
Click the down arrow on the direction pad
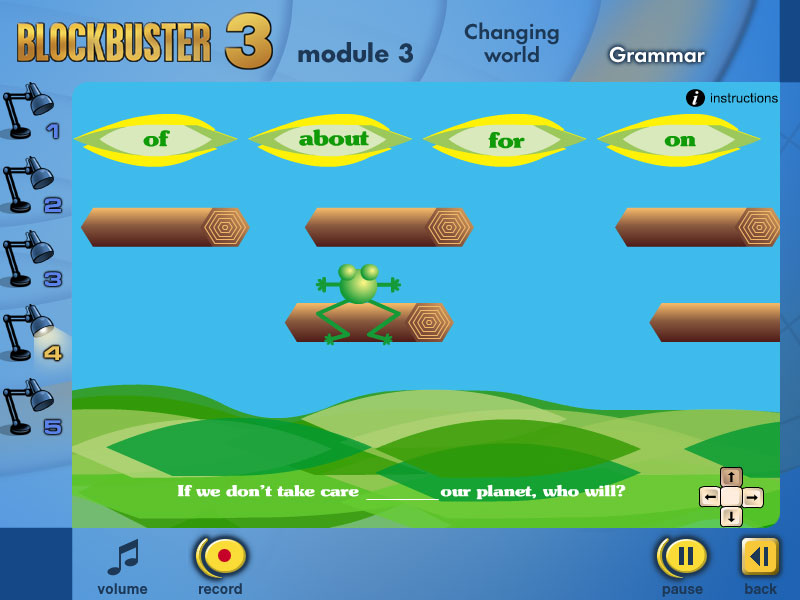pyautogui.click(x=731, y=516)
